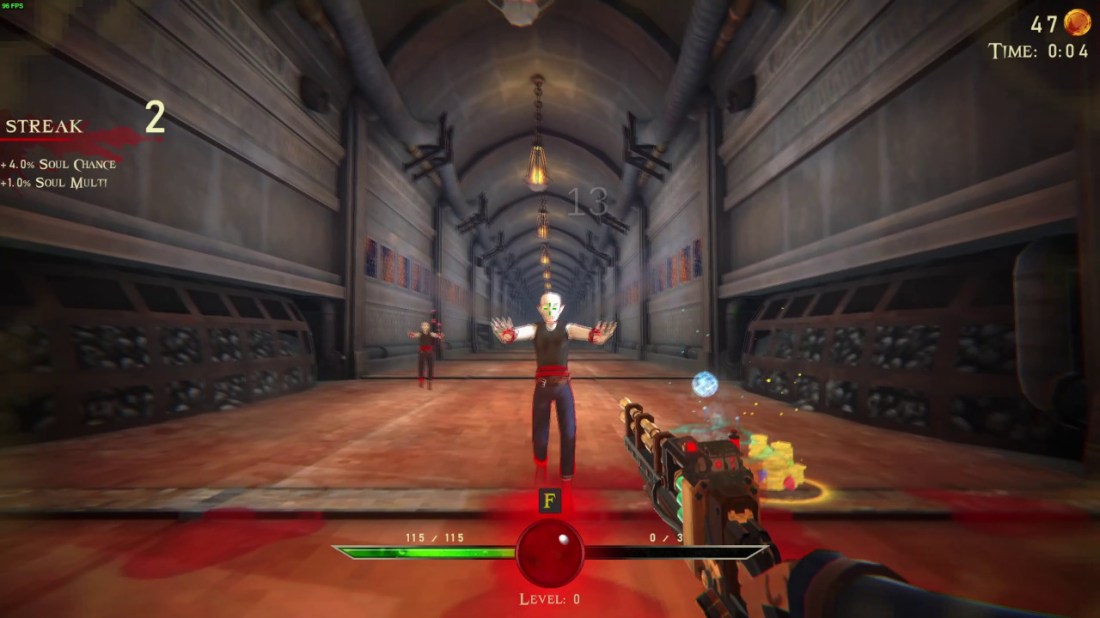Click the orange soul currency icon
The width and height of the screenshot is (1100, 618).
tap(1077, 22)
